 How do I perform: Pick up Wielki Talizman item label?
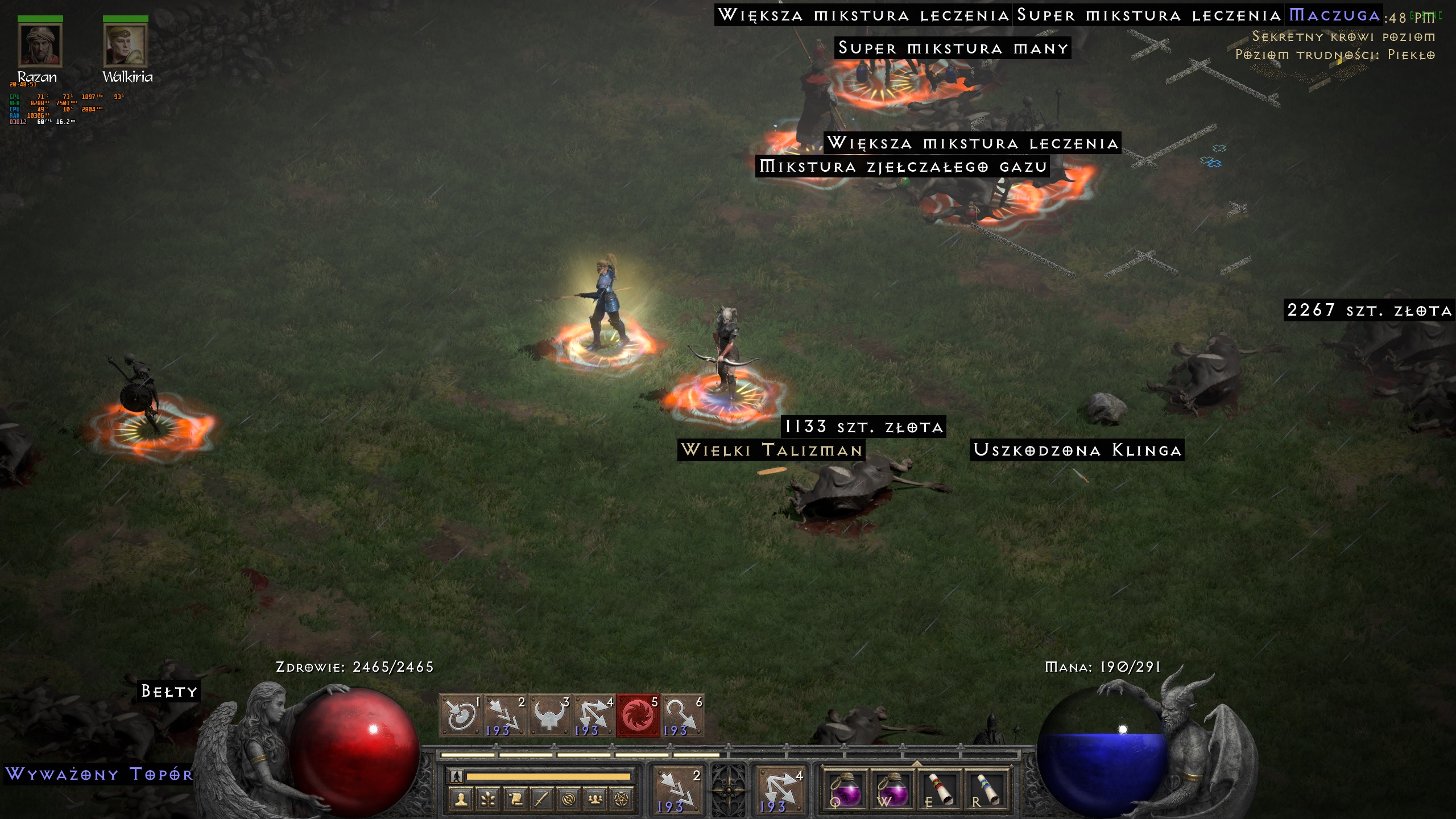point(771,450)
